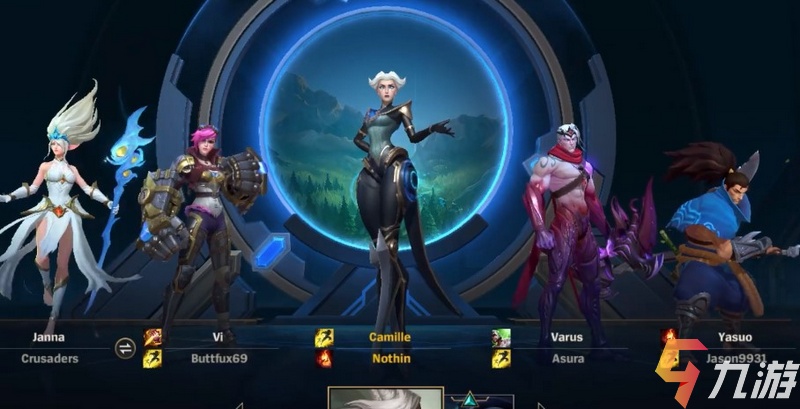Choose Camille's yellow Flash spell icon
800x409 pixels.
coord(325,338)
